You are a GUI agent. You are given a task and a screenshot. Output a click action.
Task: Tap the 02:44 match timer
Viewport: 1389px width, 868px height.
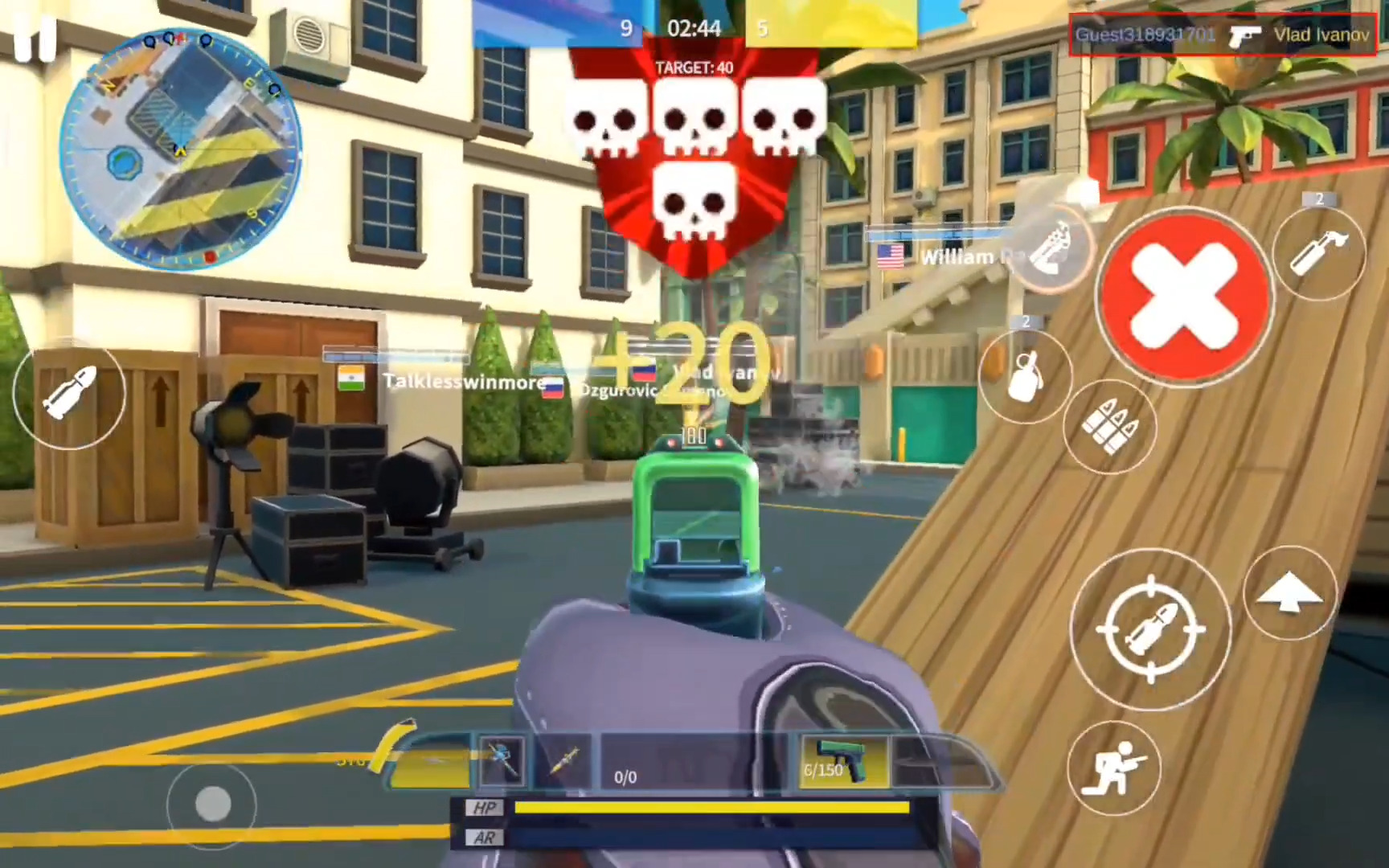click(x=696, y=28)
